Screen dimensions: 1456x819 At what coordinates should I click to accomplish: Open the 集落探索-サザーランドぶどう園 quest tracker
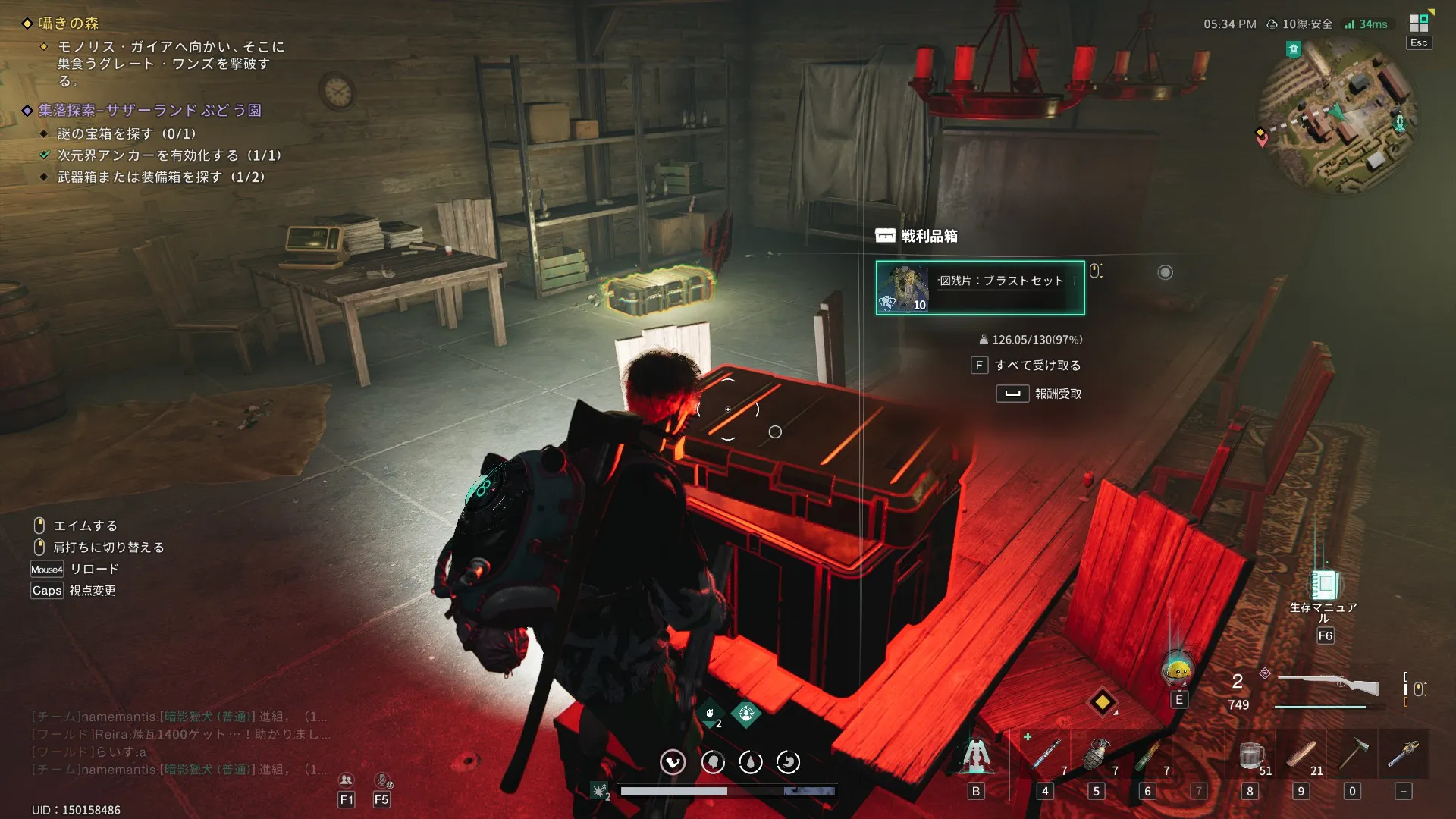[x=150, y=111]
